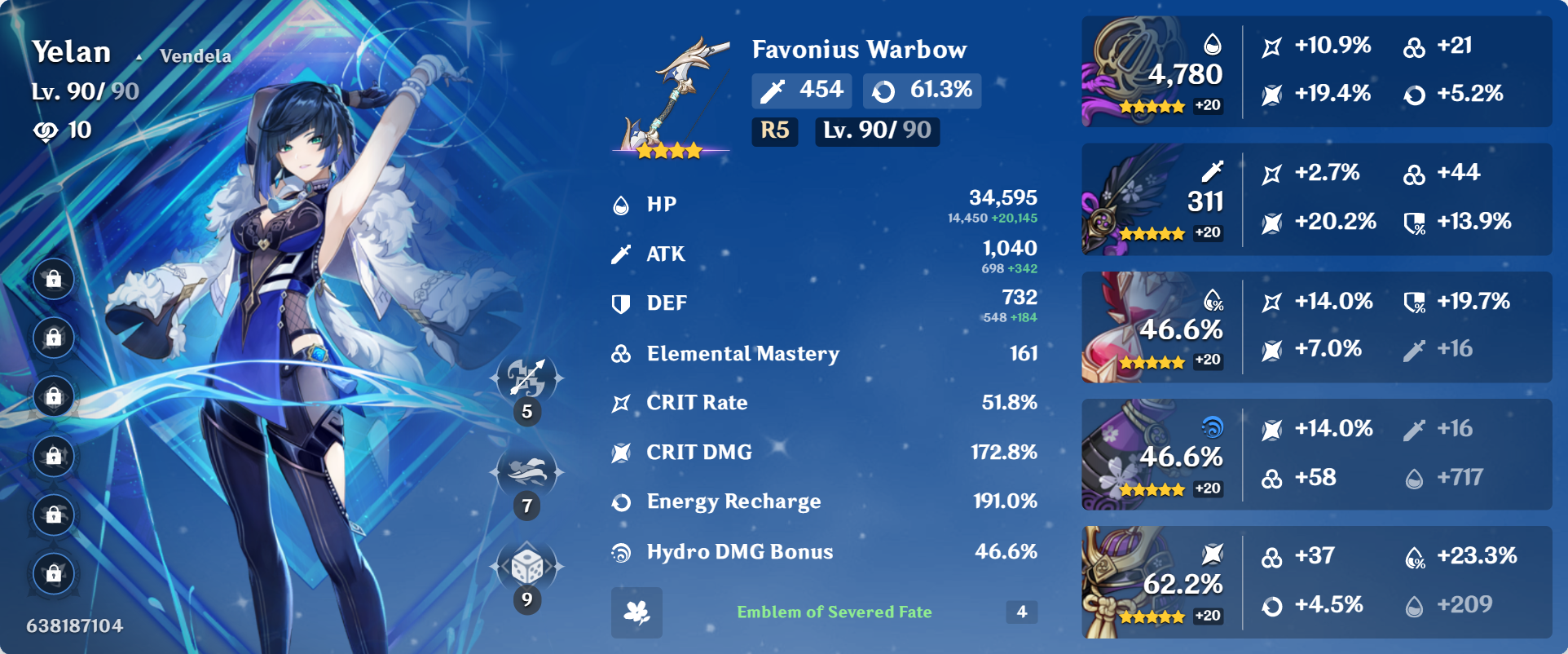
Task: Select the Normal Attack talent icon
Action: 526,377
